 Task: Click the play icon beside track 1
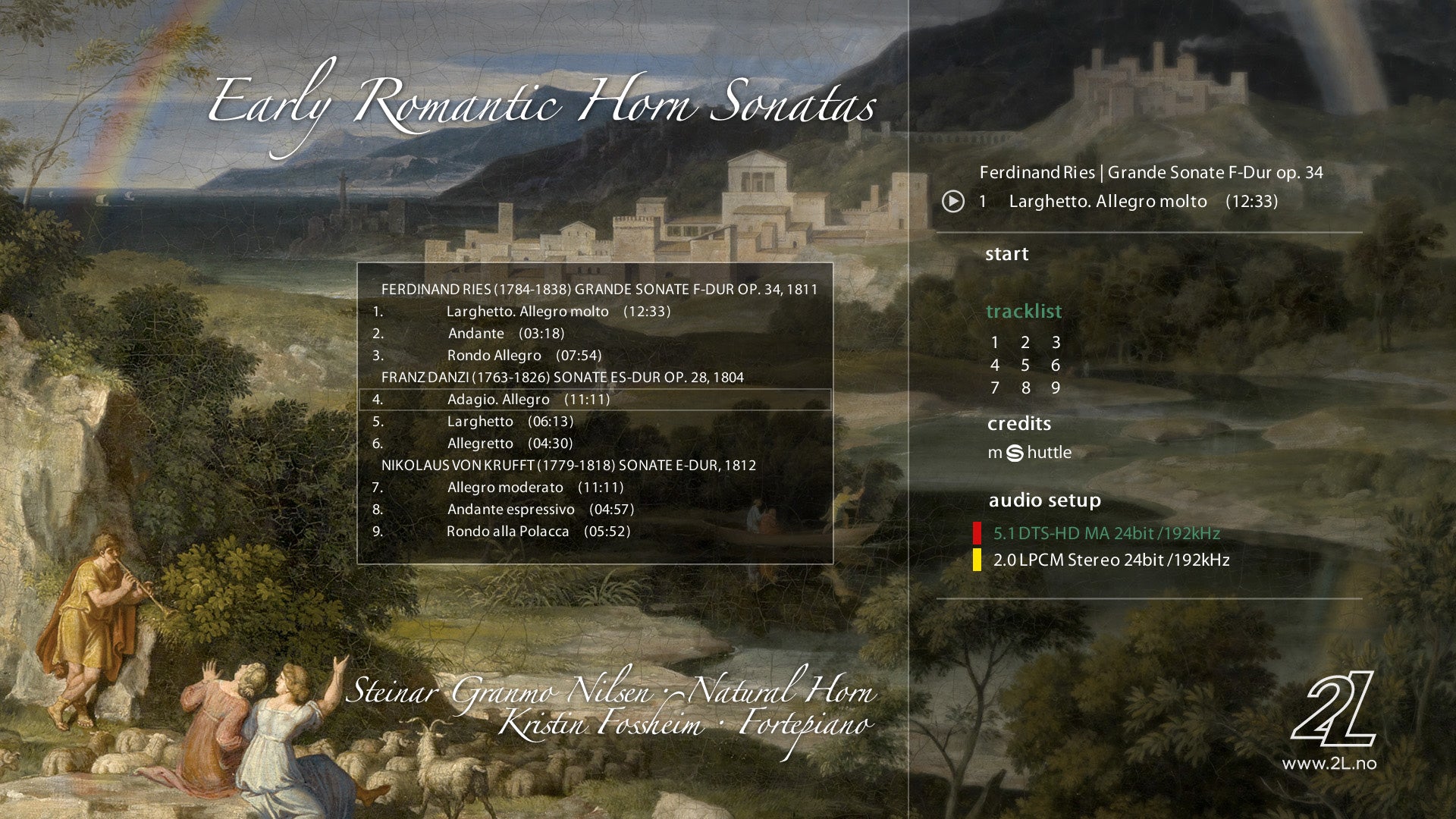coord(953,202)
